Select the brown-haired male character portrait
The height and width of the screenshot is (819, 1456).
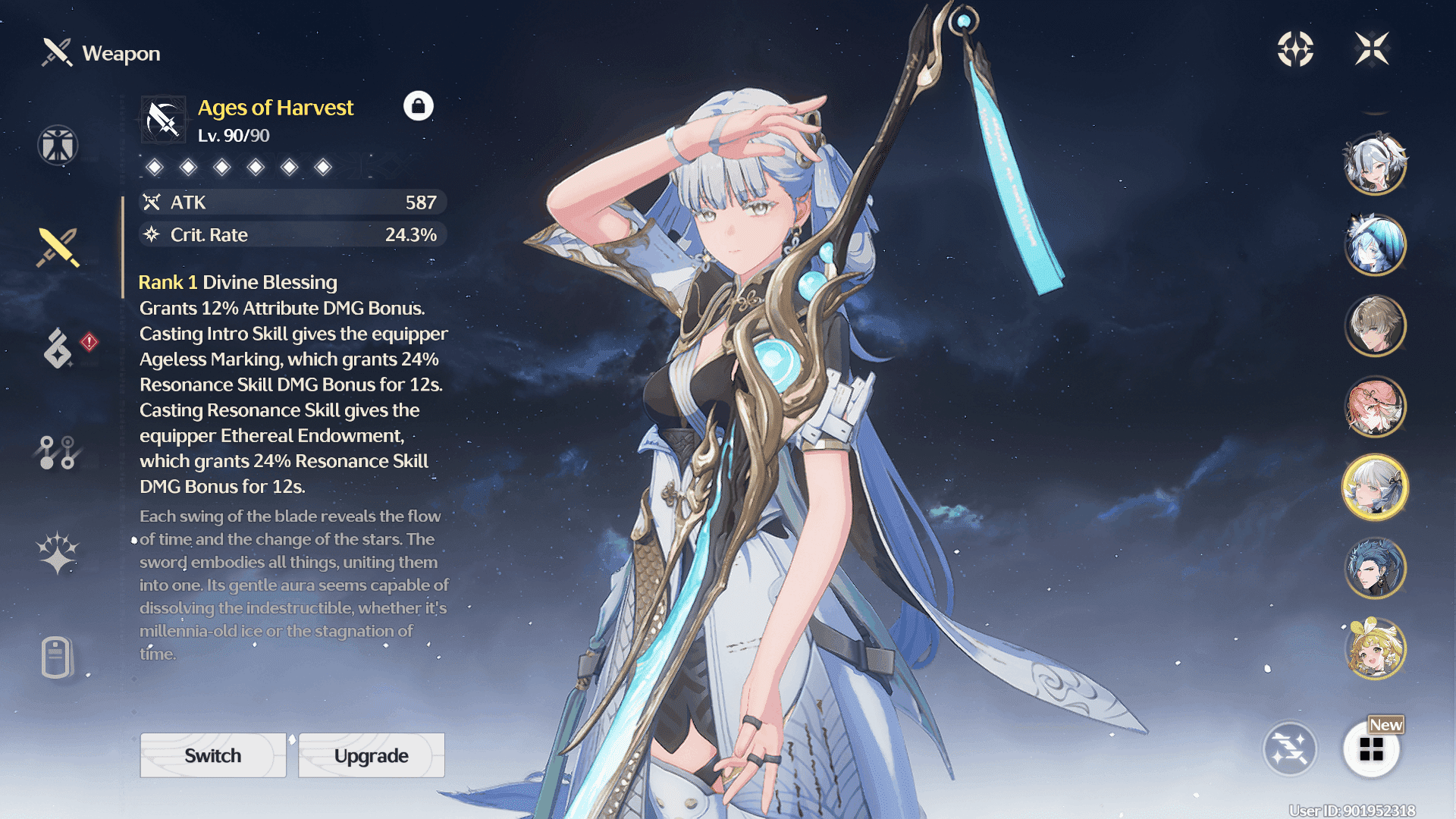[x=1375, y=325]
